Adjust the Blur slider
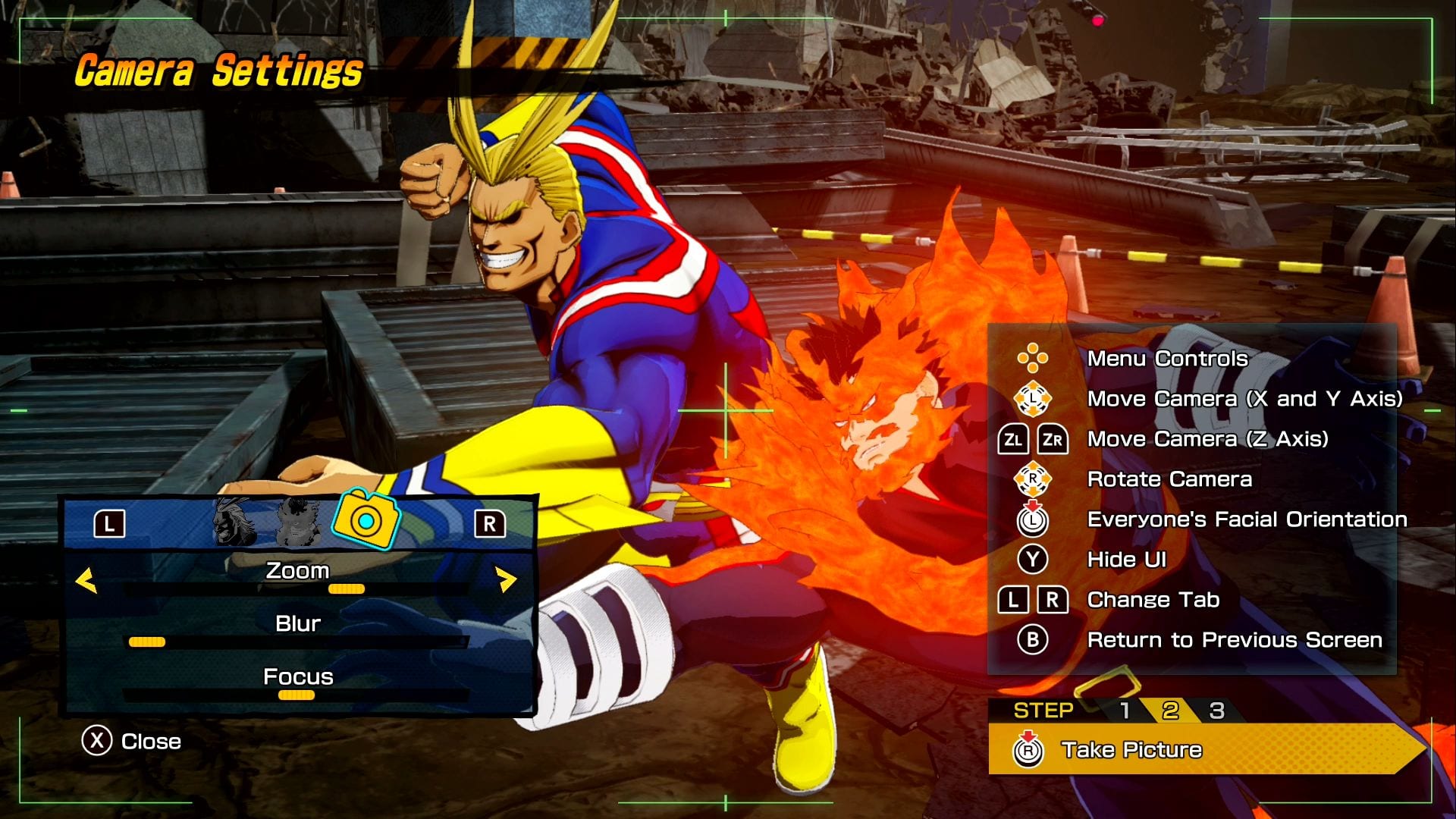1456x819 pixels. point(147,642)
